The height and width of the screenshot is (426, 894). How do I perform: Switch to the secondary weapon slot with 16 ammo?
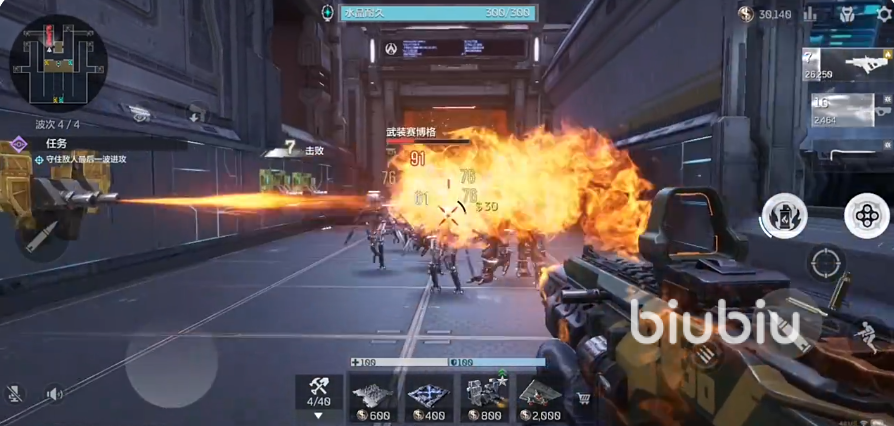tap(844, 111)
